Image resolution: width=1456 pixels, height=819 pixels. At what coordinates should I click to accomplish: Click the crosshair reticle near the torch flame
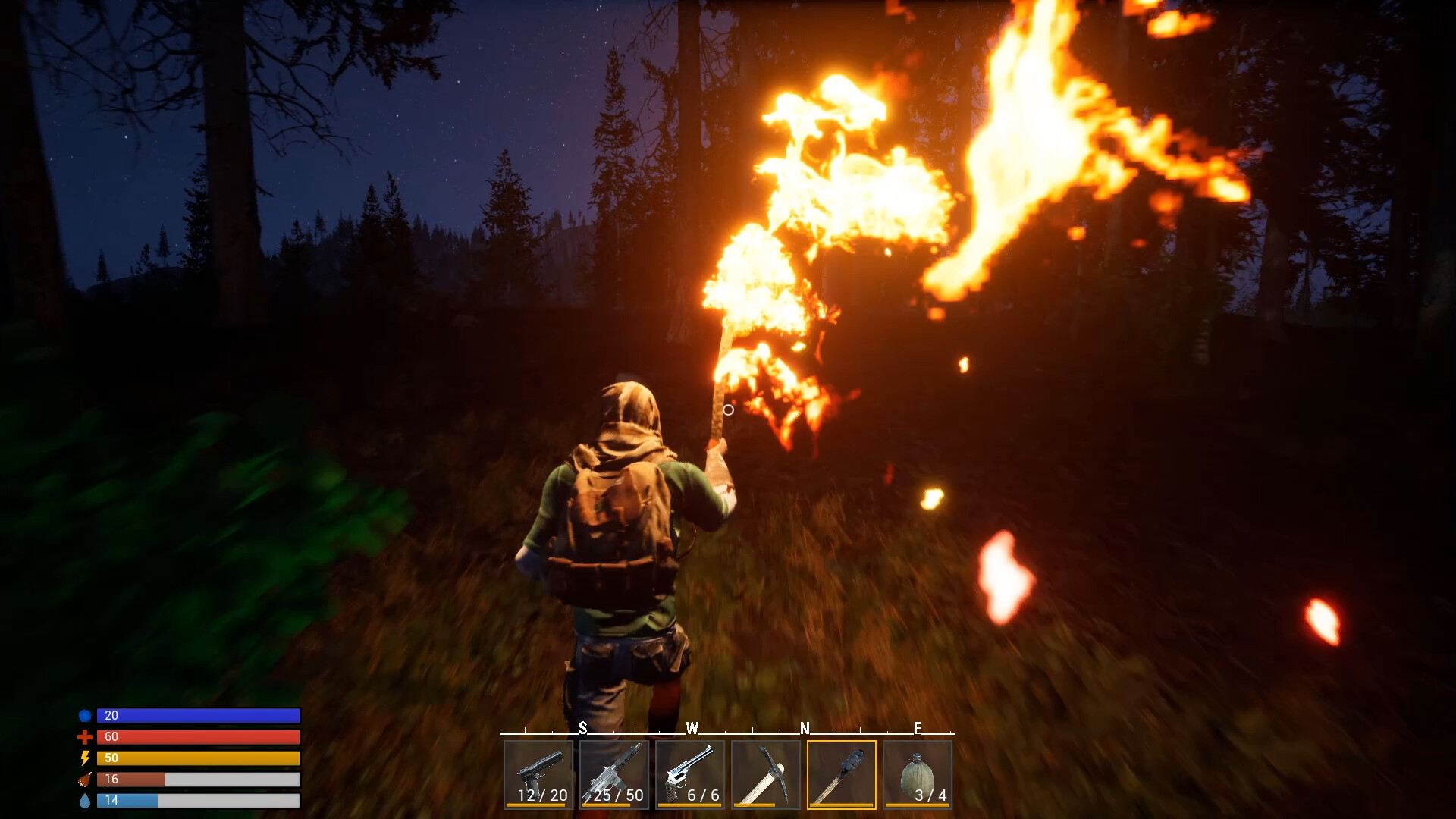click(x=730, y=409)
